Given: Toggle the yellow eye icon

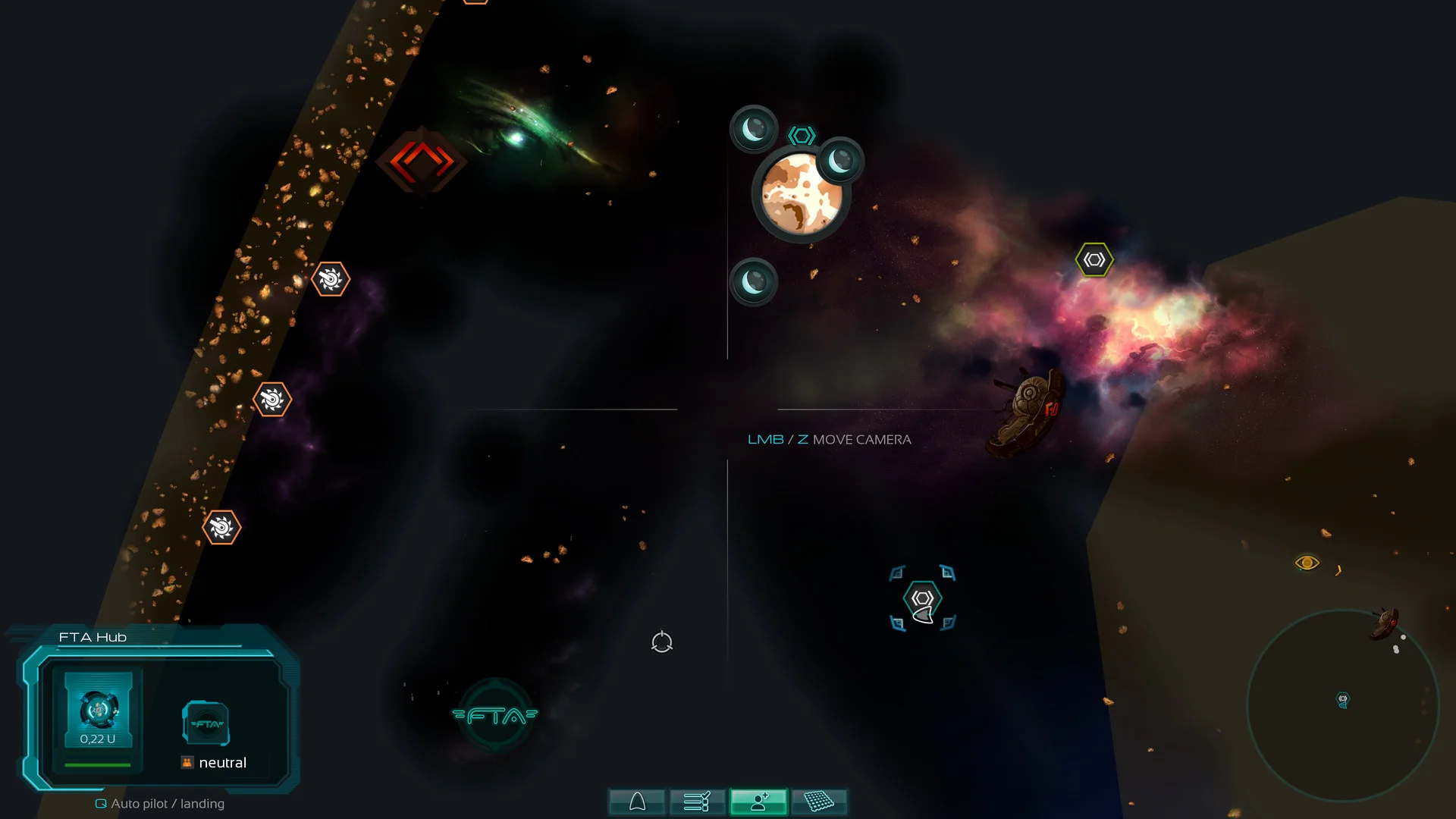Looking at the screenshot, I should coord(1307,563).
